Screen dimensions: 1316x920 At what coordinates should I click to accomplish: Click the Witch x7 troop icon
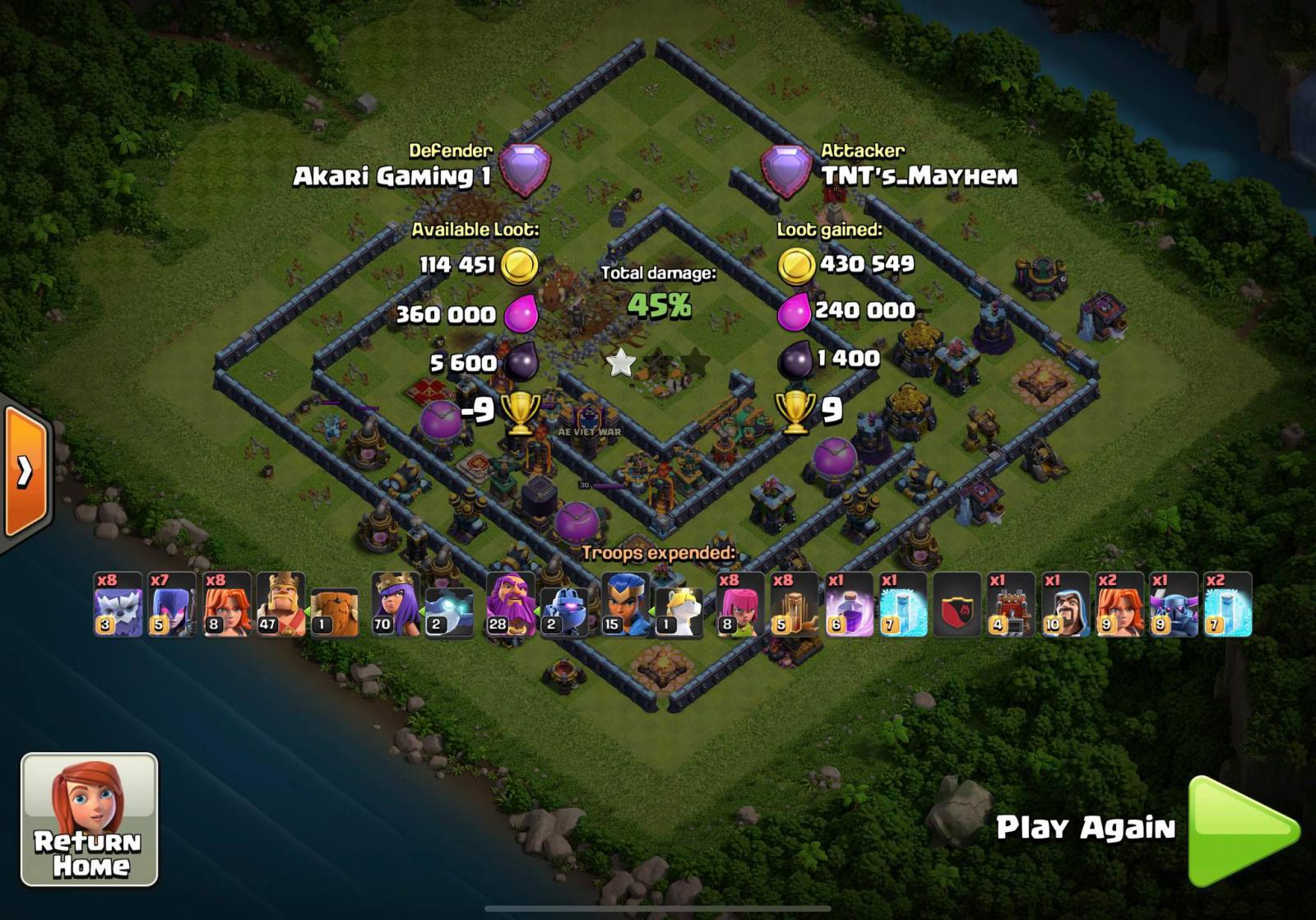click(164, 605)
